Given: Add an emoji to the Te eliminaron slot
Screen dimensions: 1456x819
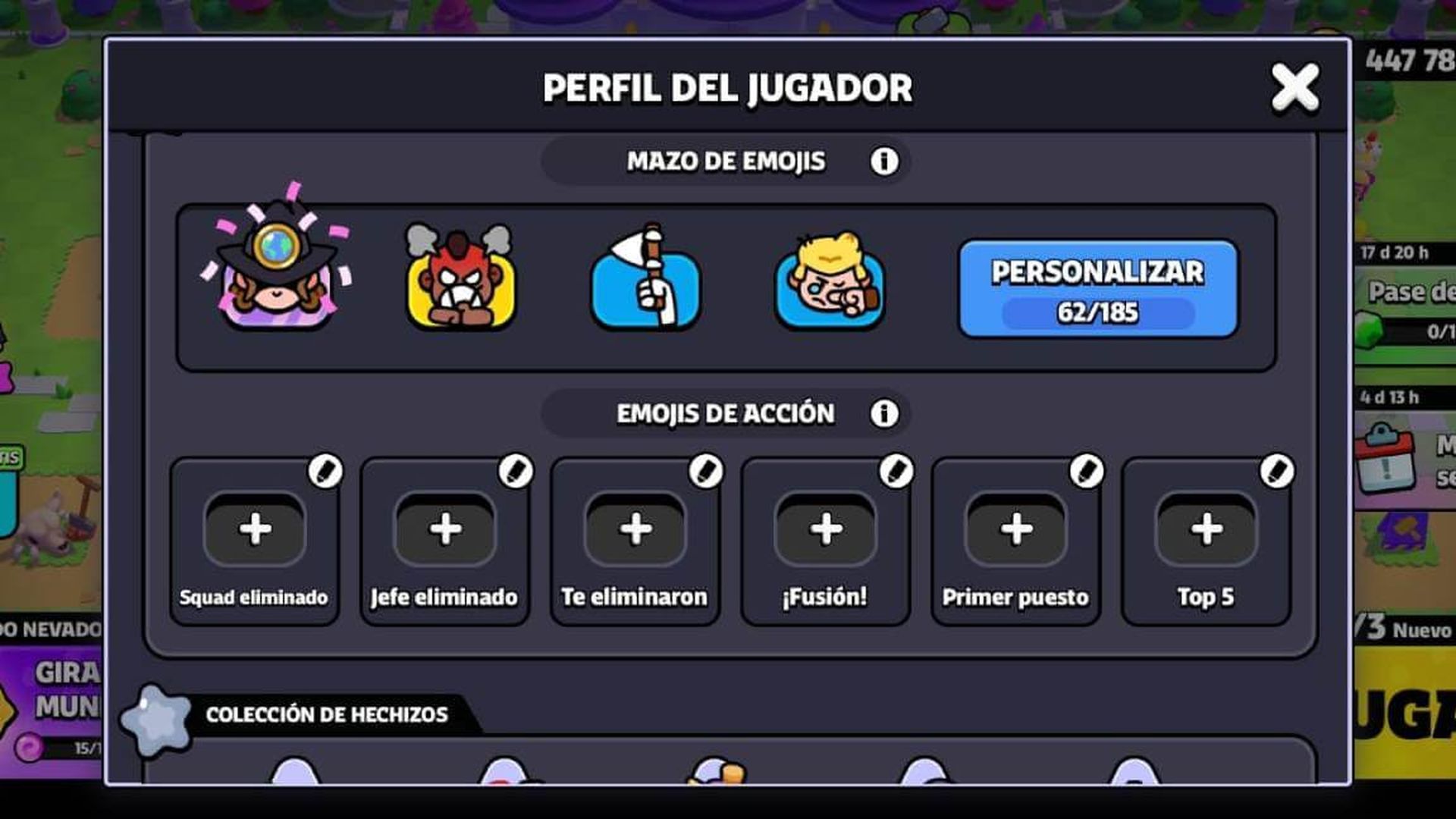Looking at the screenshot, I should [x=635, y=531].
